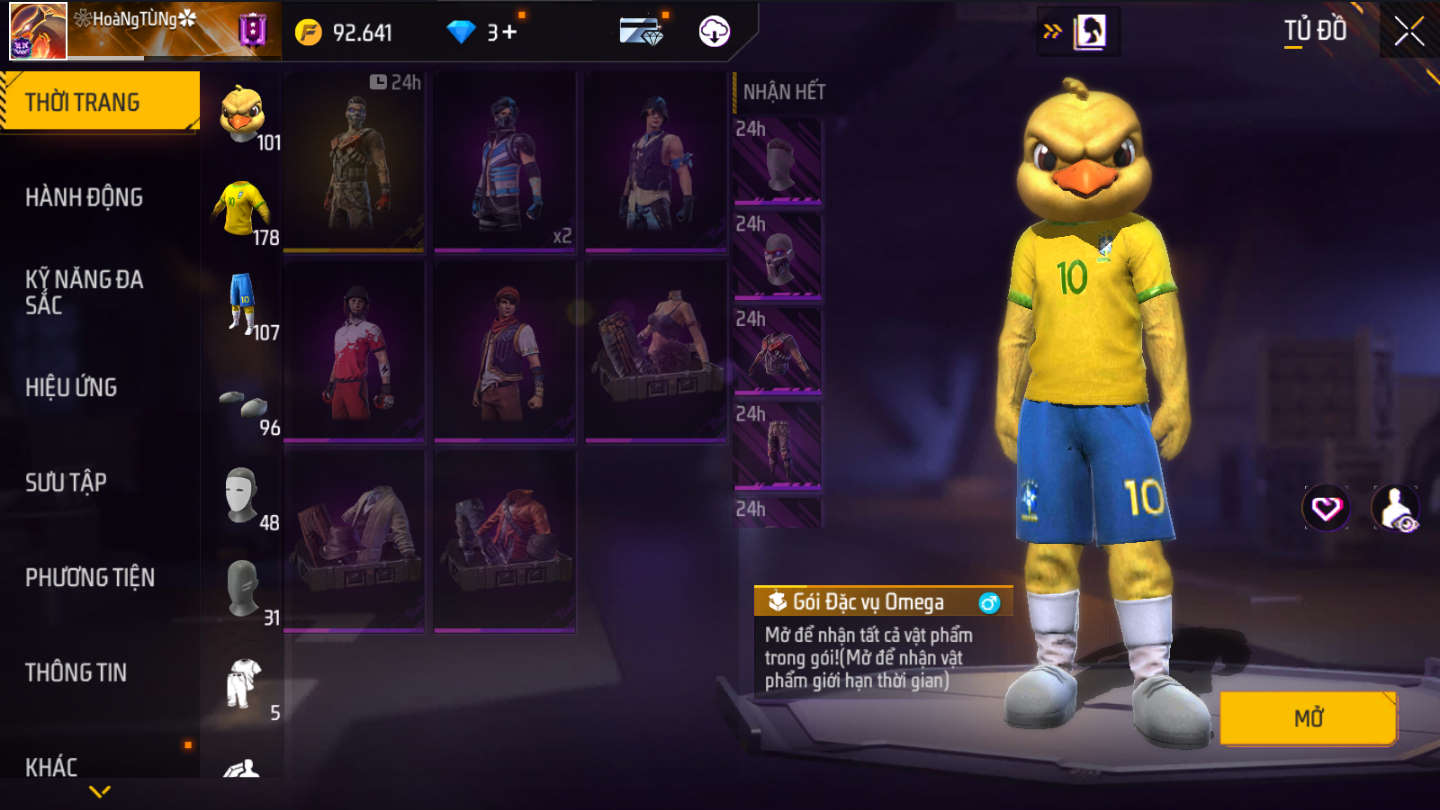Go to the Sưu Tập tab
Viewport: 1440px width, 810px height.
(x=66, y=482)
